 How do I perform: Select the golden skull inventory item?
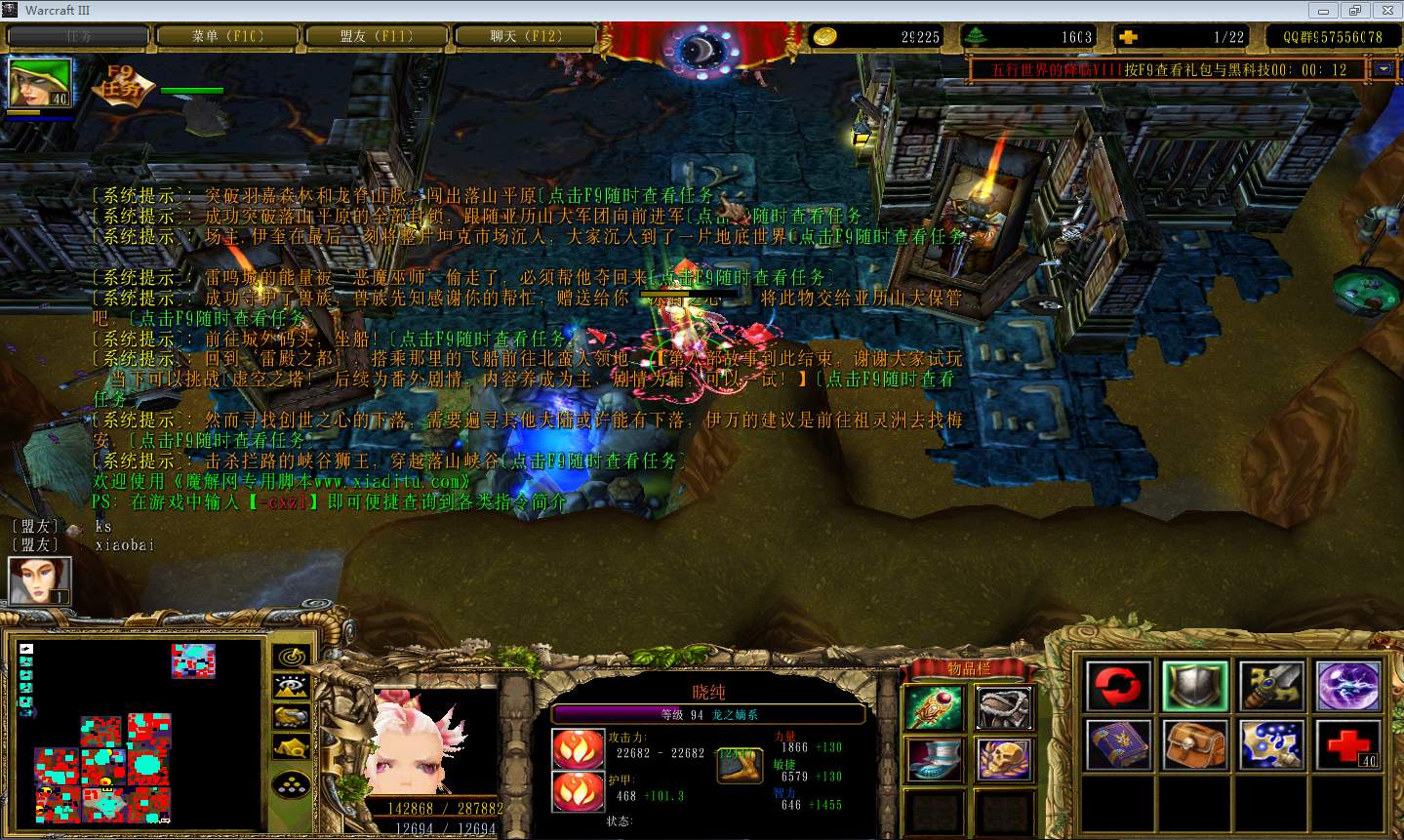1006,759
